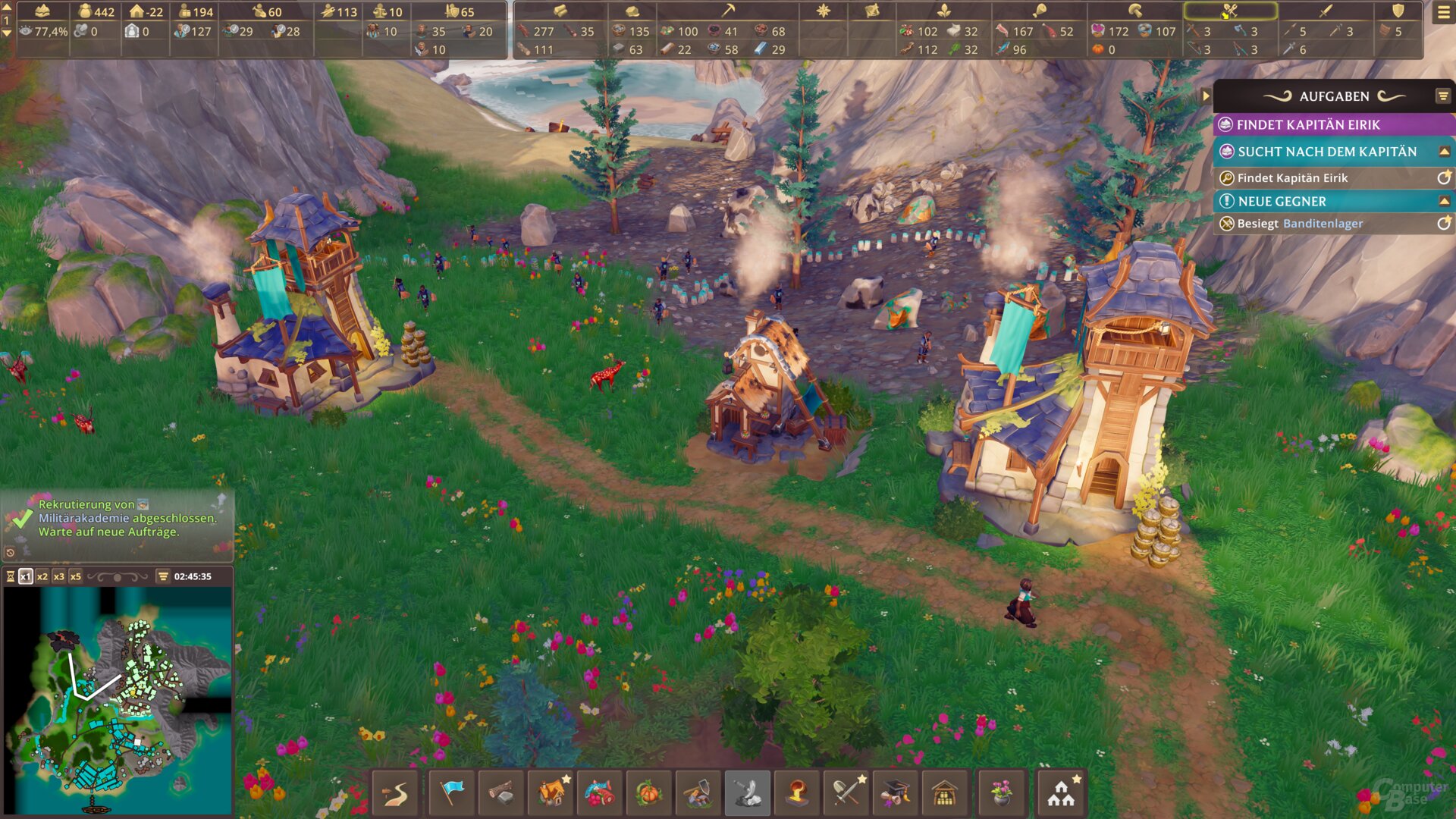1456x819 pixels.
Task: Open the shovel and sword military category
Action: 847,793
